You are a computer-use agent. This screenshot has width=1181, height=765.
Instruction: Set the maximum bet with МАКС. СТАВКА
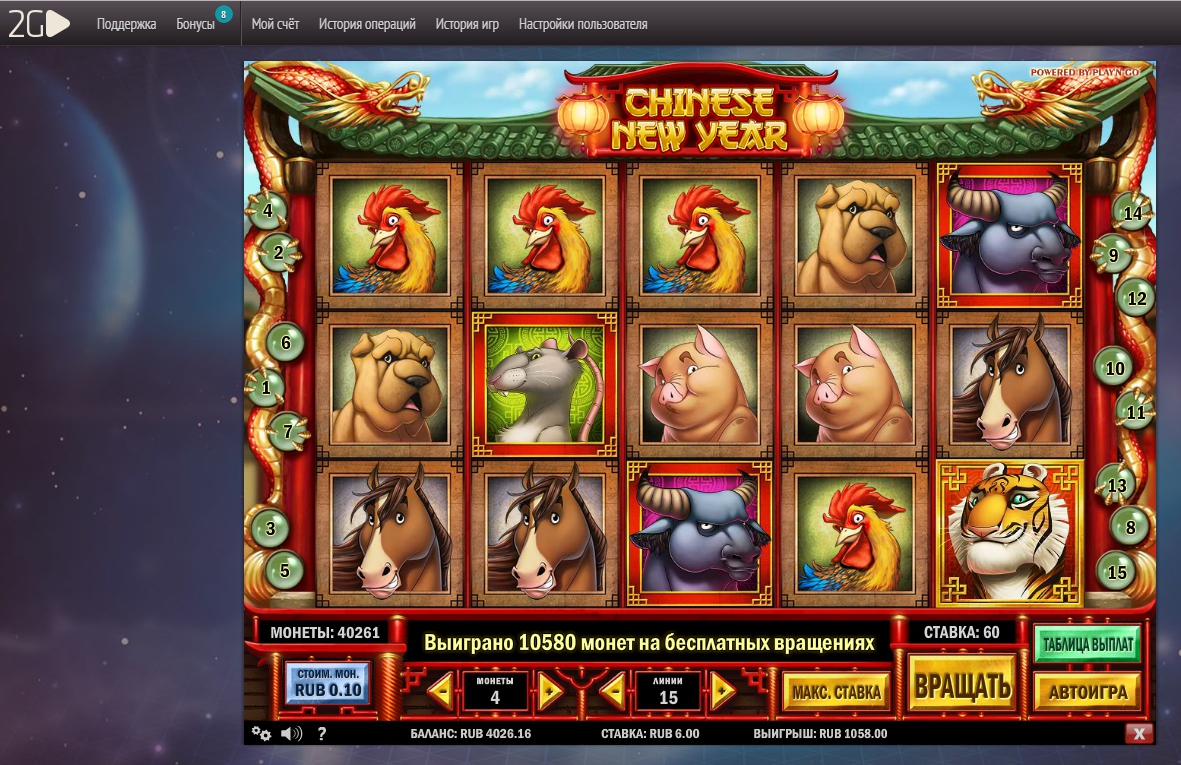coord(836,691)
